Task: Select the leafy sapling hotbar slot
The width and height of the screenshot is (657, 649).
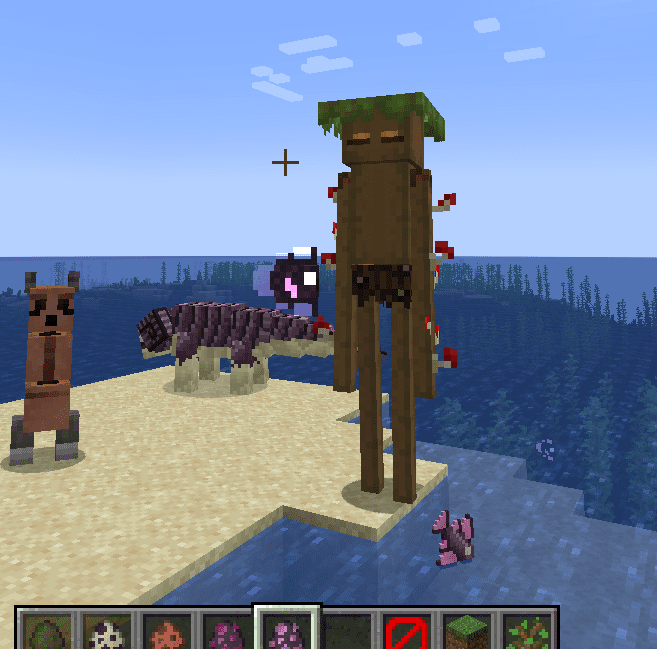Action: click(528, 632)
